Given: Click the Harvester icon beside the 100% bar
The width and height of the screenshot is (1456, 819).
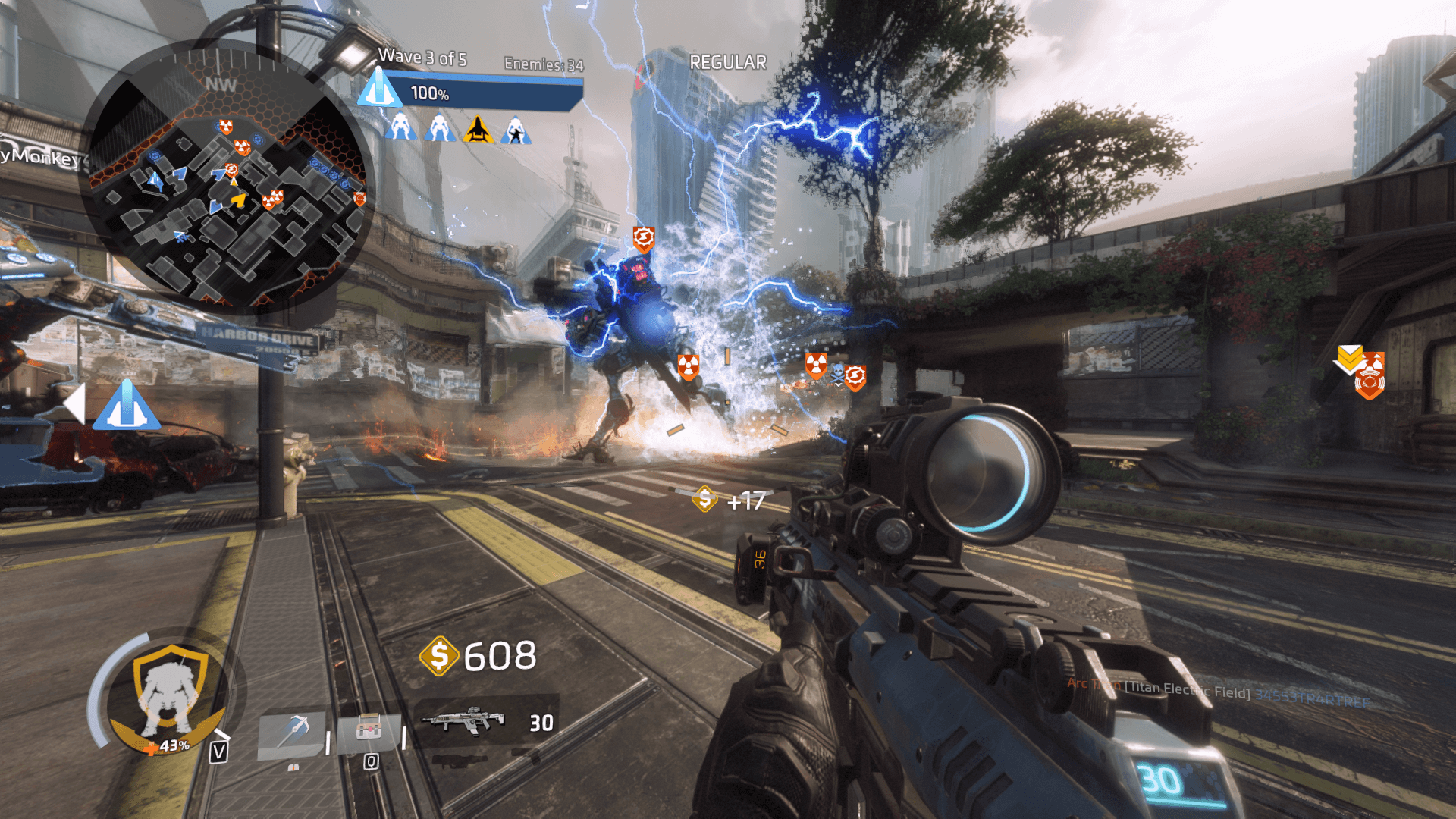Looking at the screenshot, I should (x=378, y=89).
